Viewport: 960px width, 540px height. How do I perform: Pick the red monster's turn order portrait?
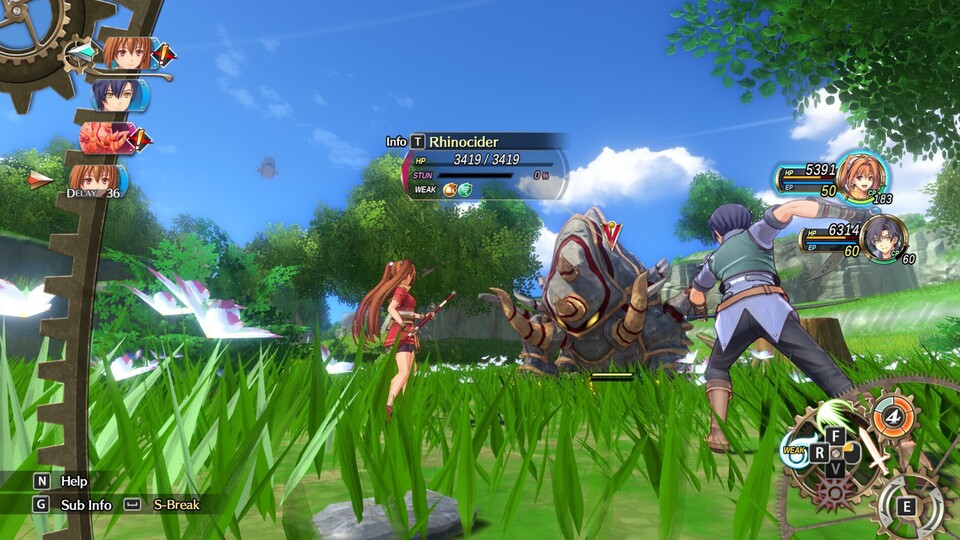(x=107, y=138)
